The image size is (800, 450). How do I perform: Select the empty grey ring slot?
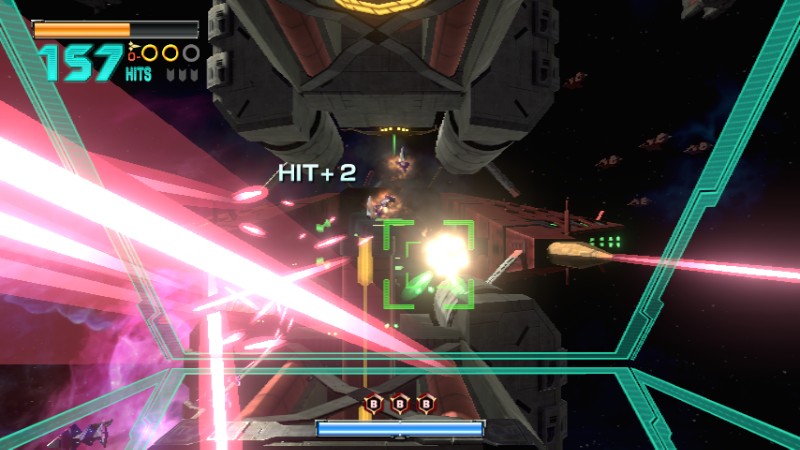point(191,53)
